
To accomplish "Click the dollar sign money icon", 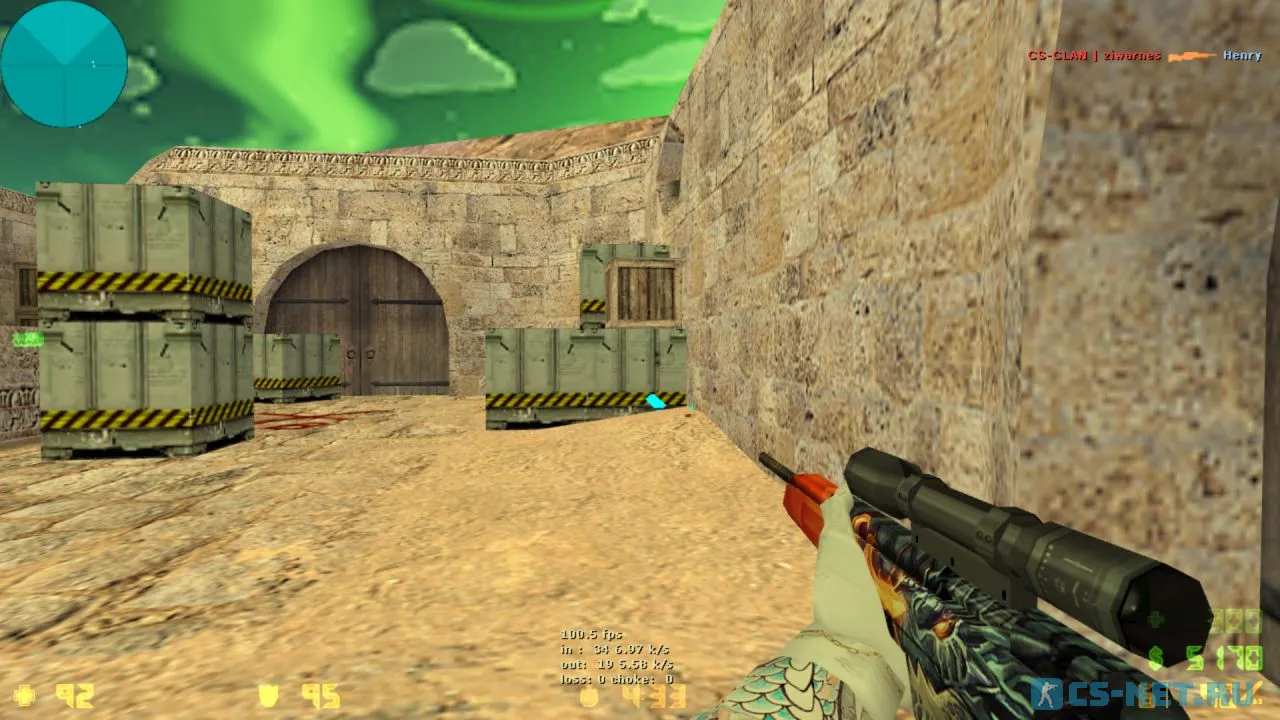I will coord(1155,656).
